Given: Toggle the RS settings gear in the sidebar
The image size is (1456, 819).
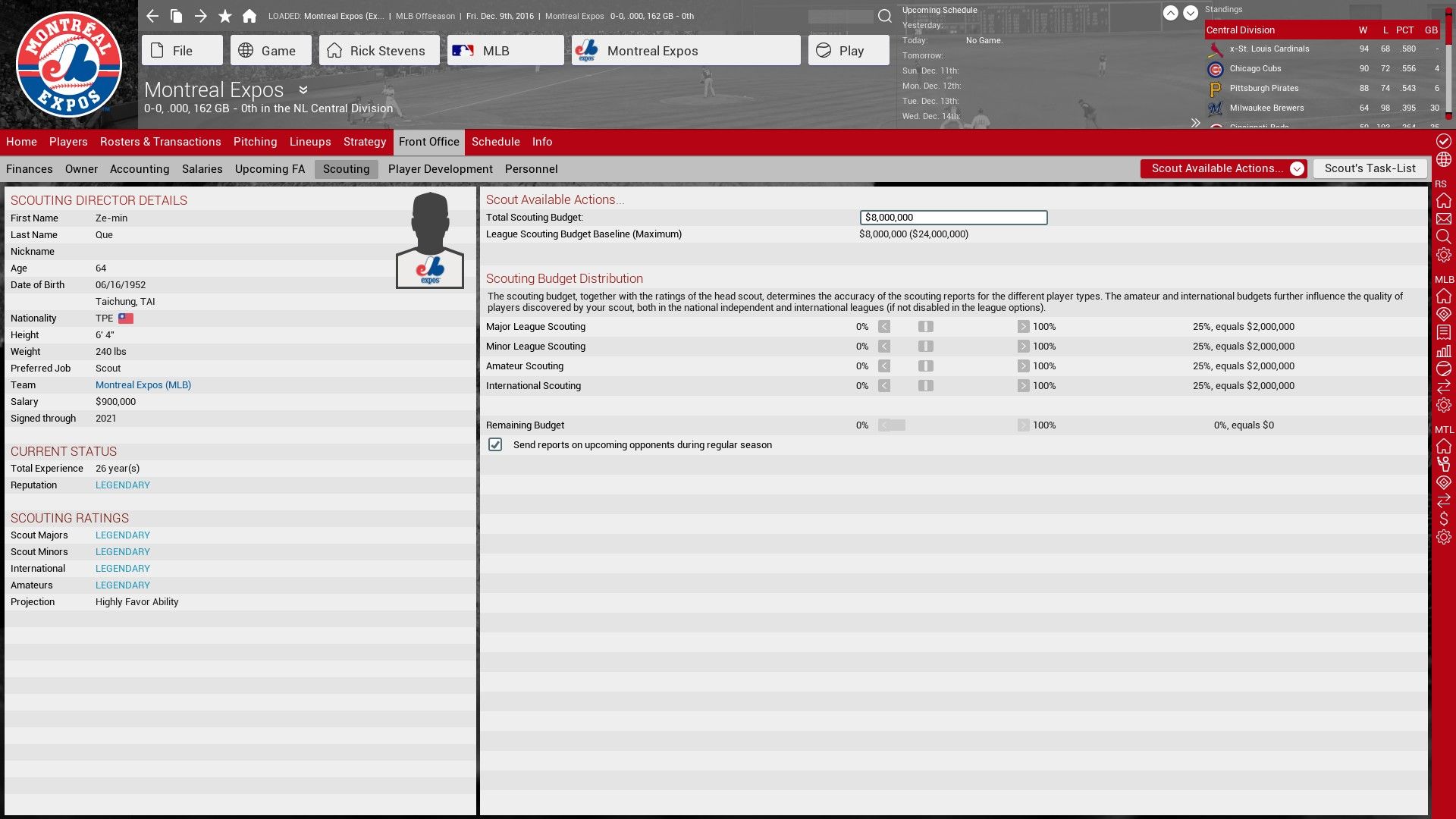Looking at the screenshot, I should tap(1445, 256).
